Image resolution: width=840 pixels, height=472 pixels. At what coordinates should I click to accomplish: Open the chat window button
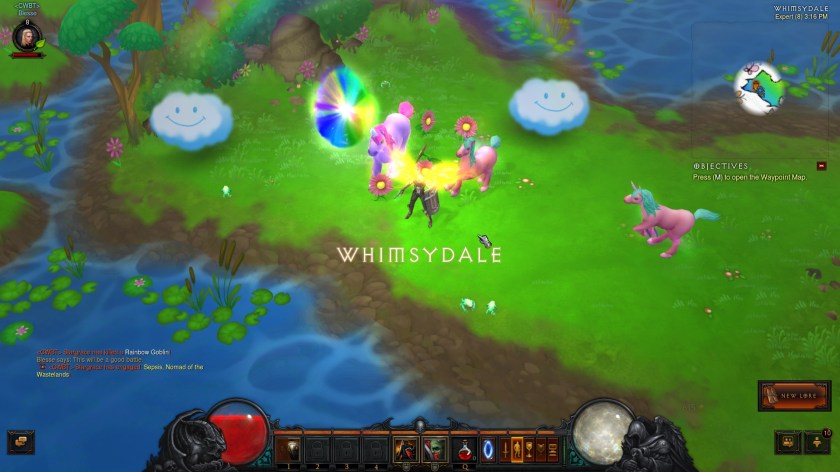[19, 440]
